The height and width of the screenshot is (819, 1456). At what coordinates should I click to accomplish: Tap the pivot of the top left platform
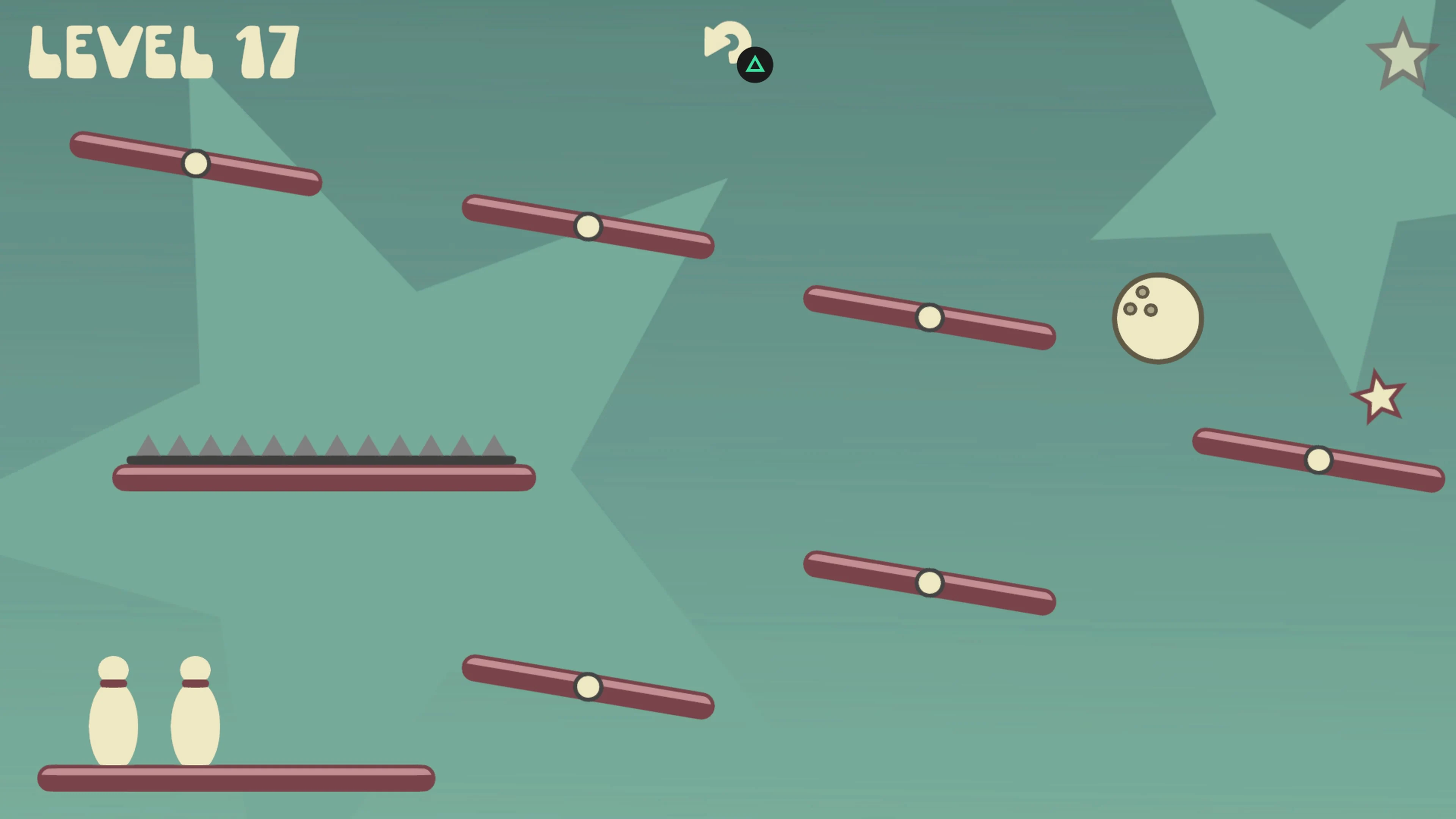tap(196, 163)
